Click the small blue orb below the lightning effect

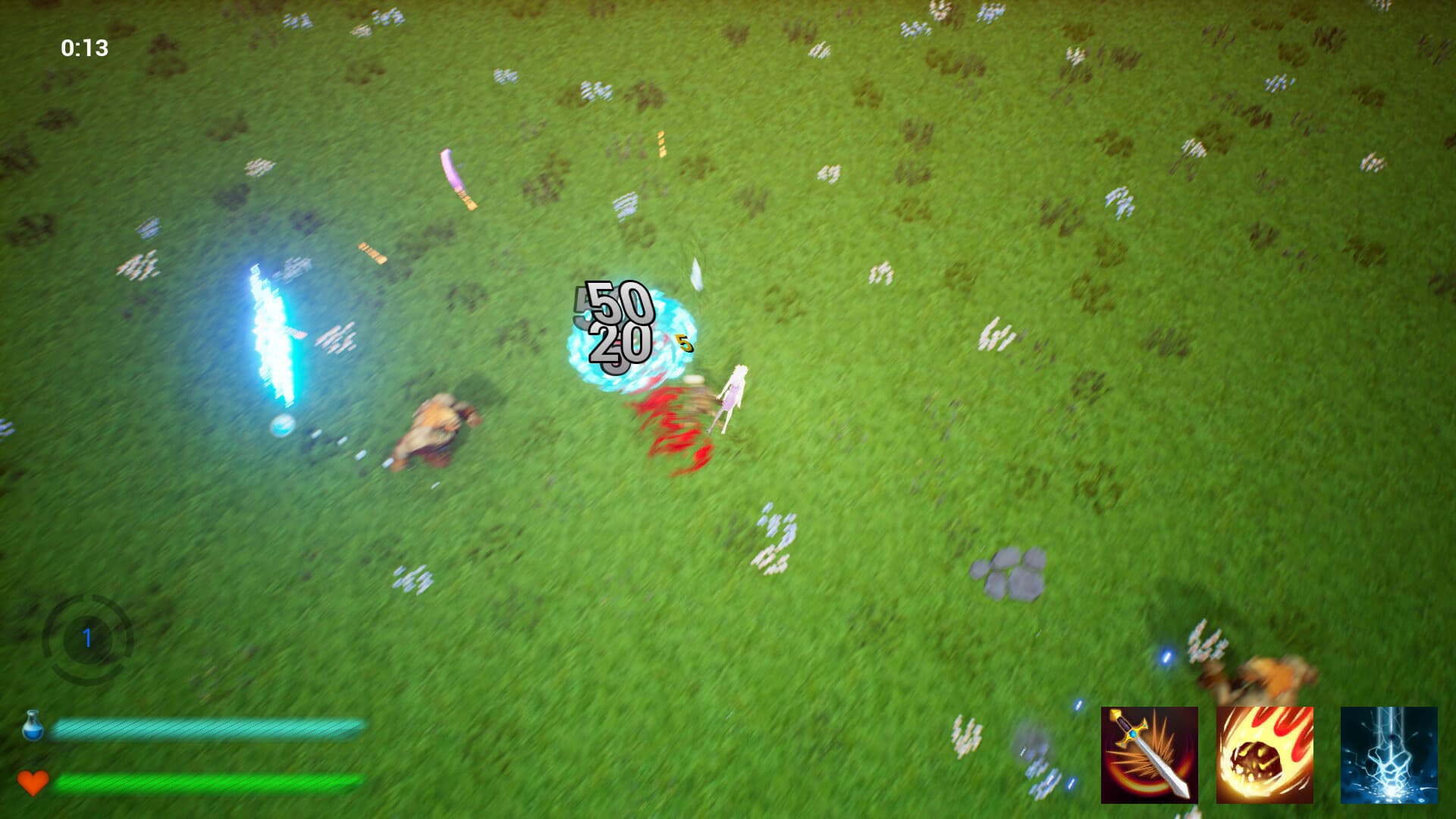pos(281,427)
